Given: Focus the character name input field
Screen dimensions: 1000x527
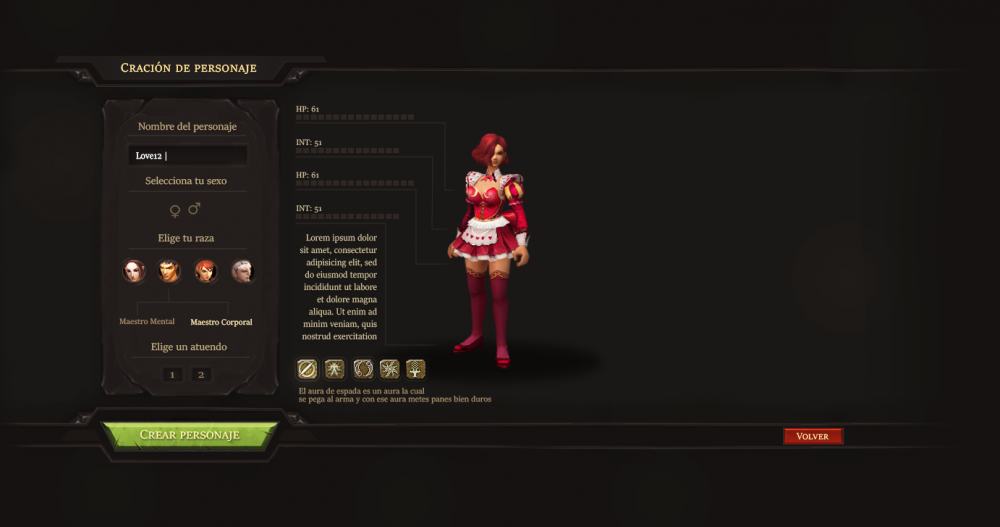Looking at the screenshot, I should coord(188,155).
